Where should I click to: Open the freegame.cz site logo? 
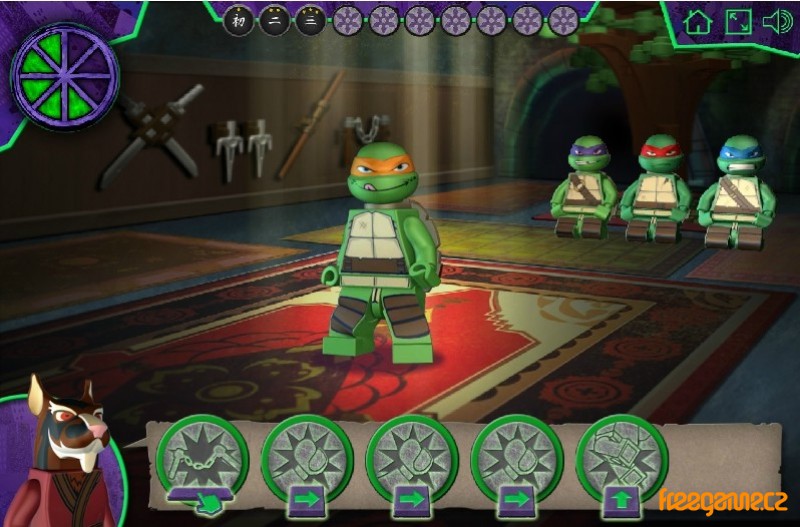tap(723, 497)
